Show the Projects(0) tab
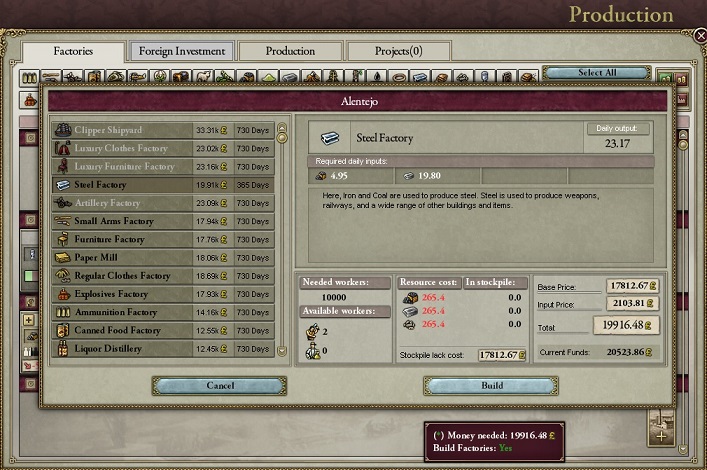The image size is (707, 470). click(x=398, y=51)
